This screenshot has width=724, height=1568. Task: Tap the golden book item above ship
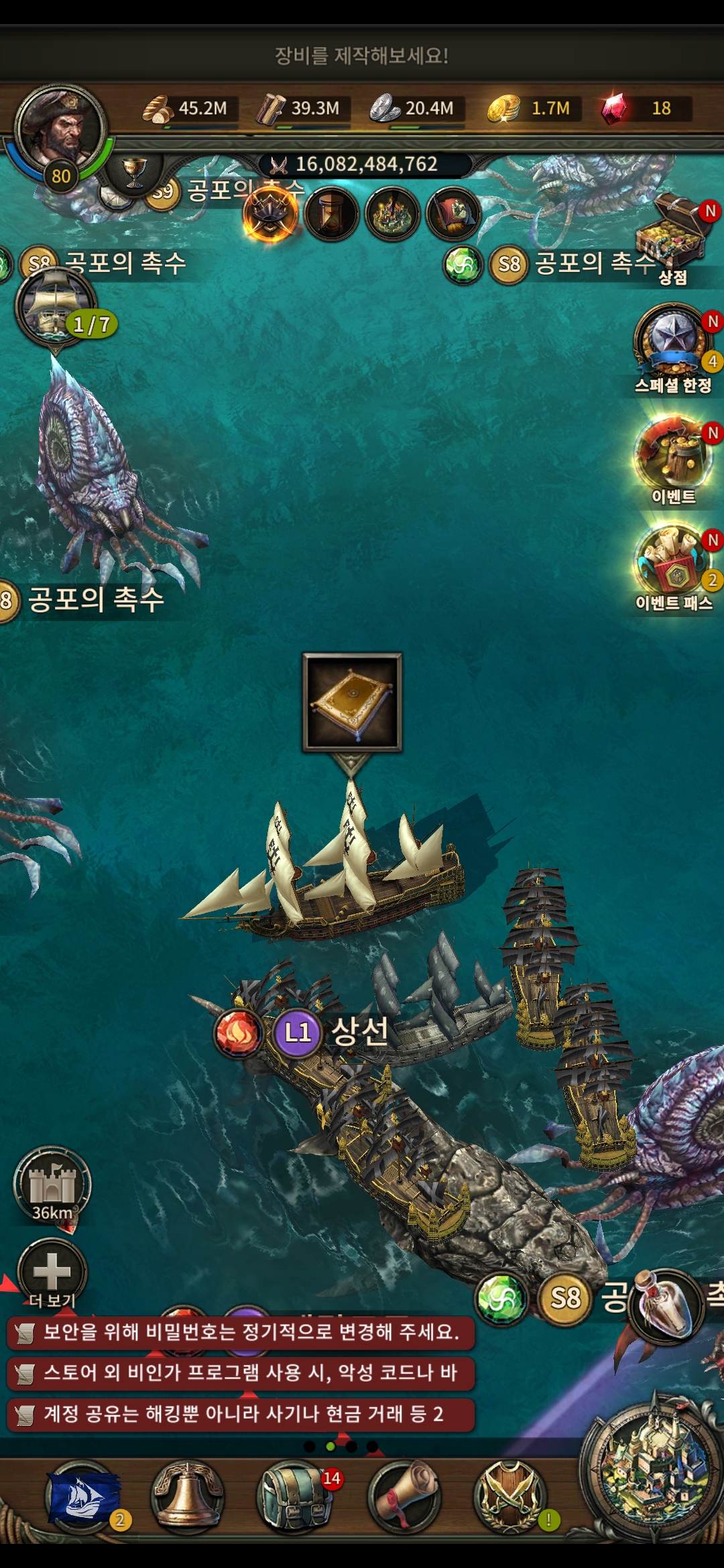coord(352,702)
